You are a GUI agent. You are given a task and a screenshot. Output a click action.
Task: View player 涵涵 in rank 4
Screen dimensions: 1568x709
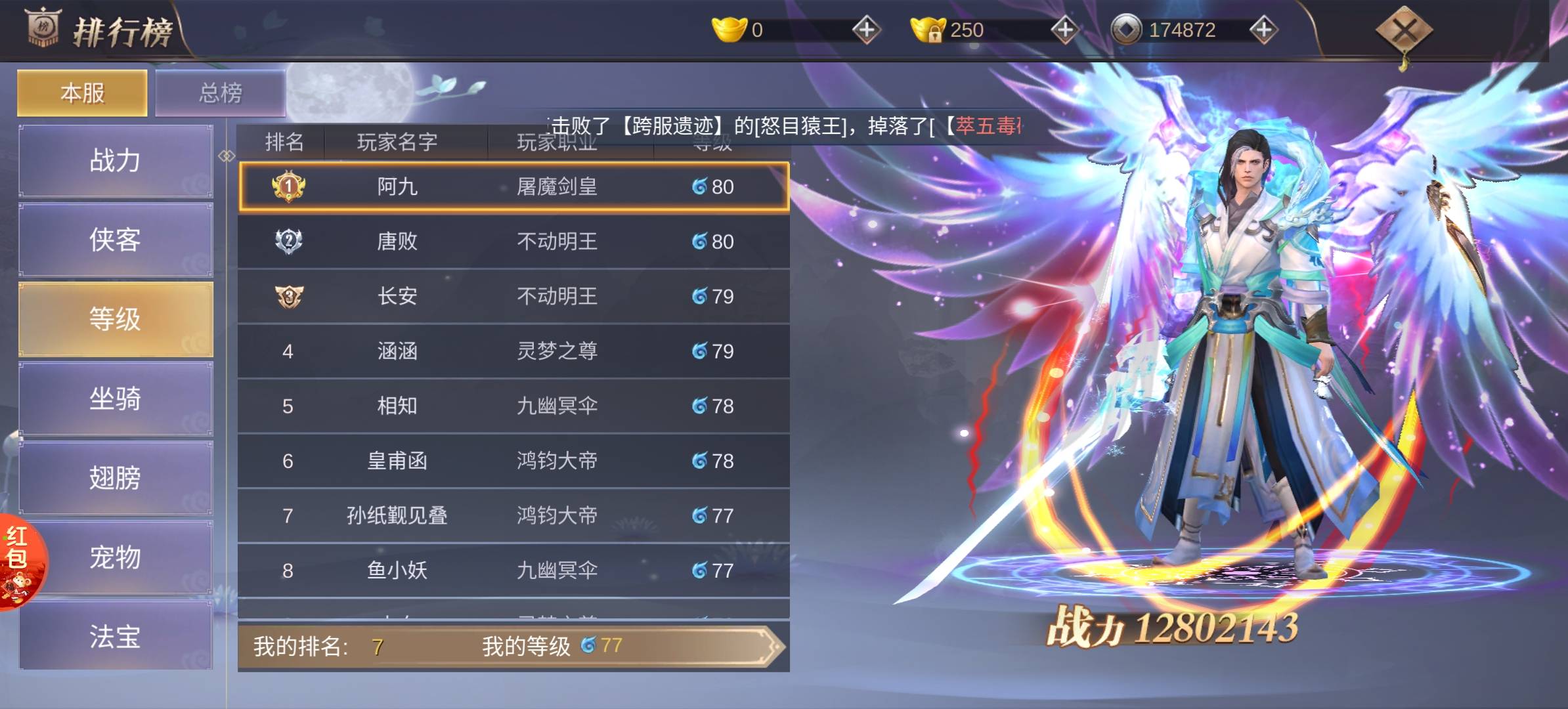pos(513,351)
